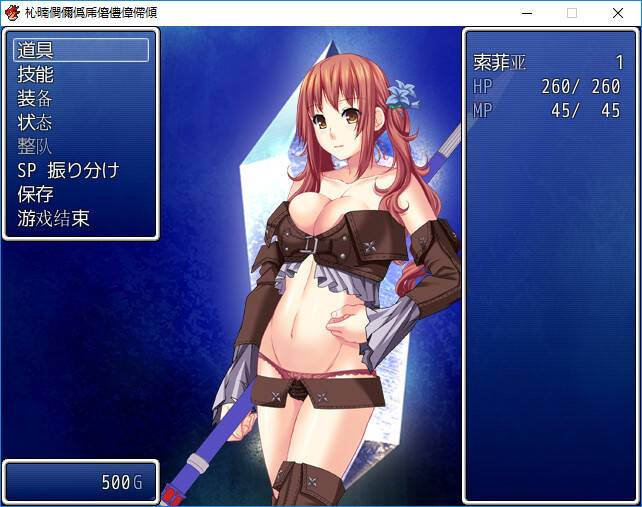642x507 pixels.
Task: Select the 技能 skills entry
Action: click(x=81, y=74)
